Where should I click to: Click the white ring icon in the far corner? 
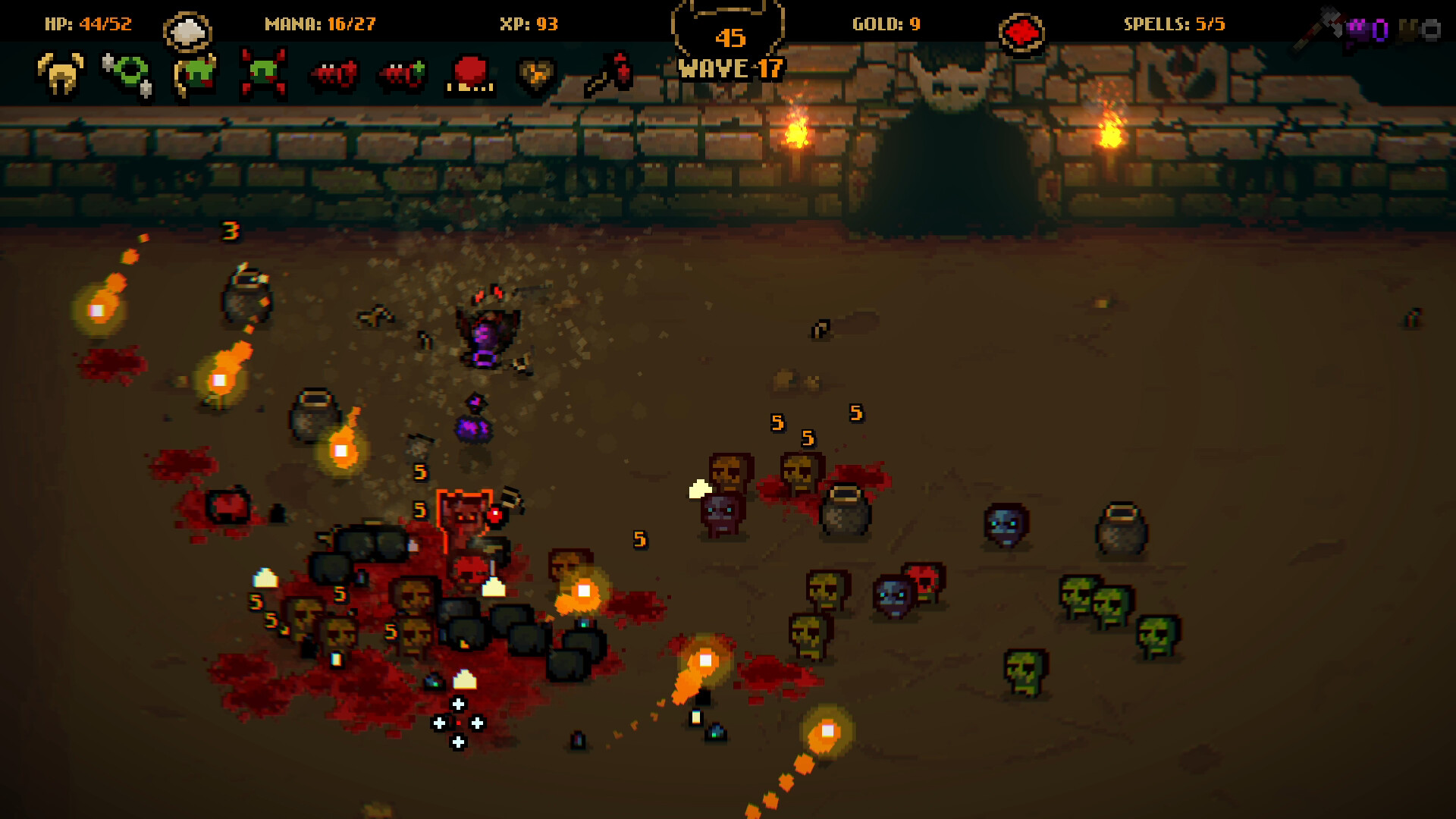click(1431, 30)
